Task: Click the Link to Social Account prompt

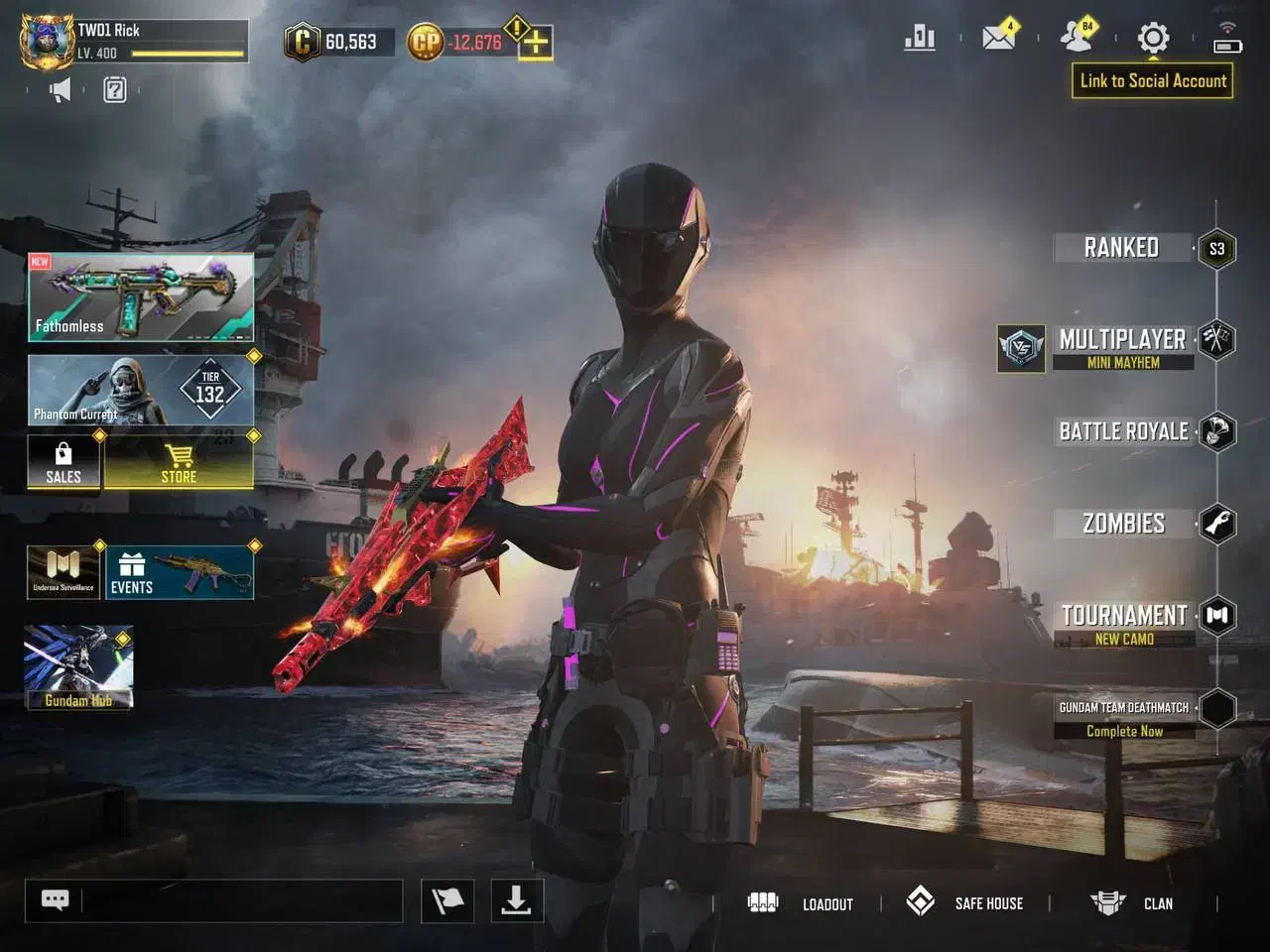Action: point(1153,81)
